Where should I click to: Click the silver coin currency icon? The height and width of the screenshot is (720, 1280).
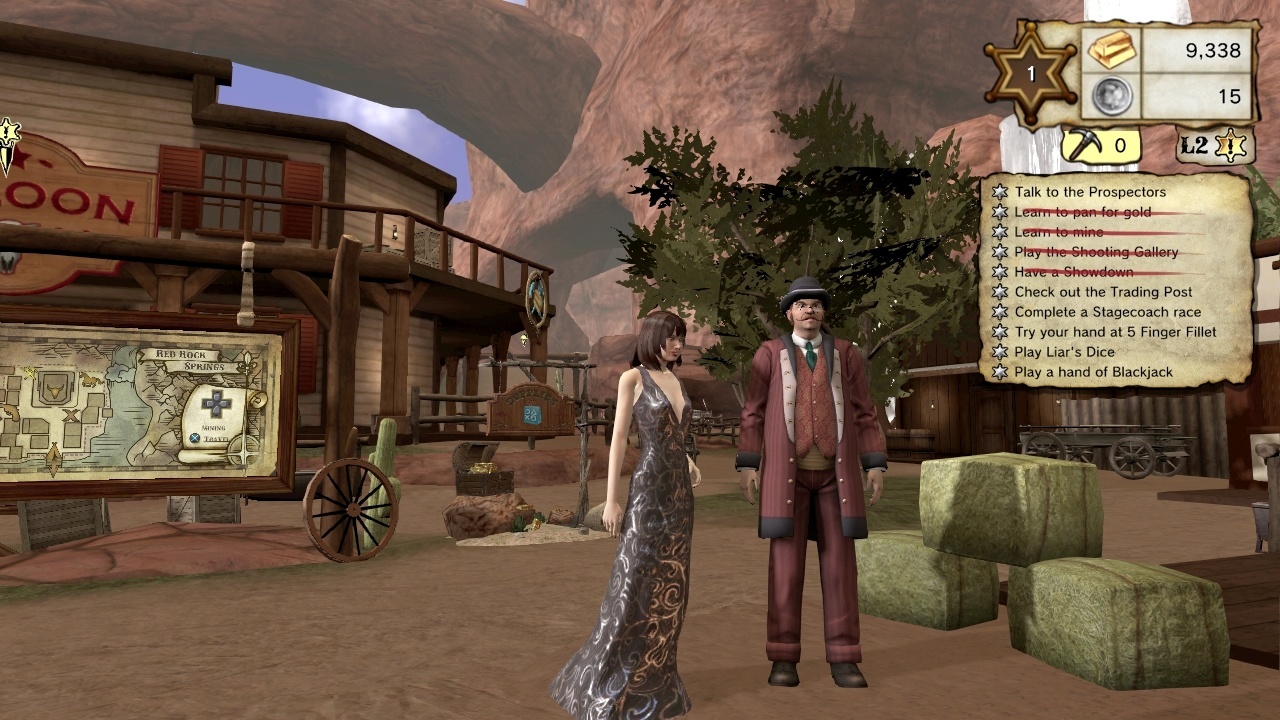1111,96
